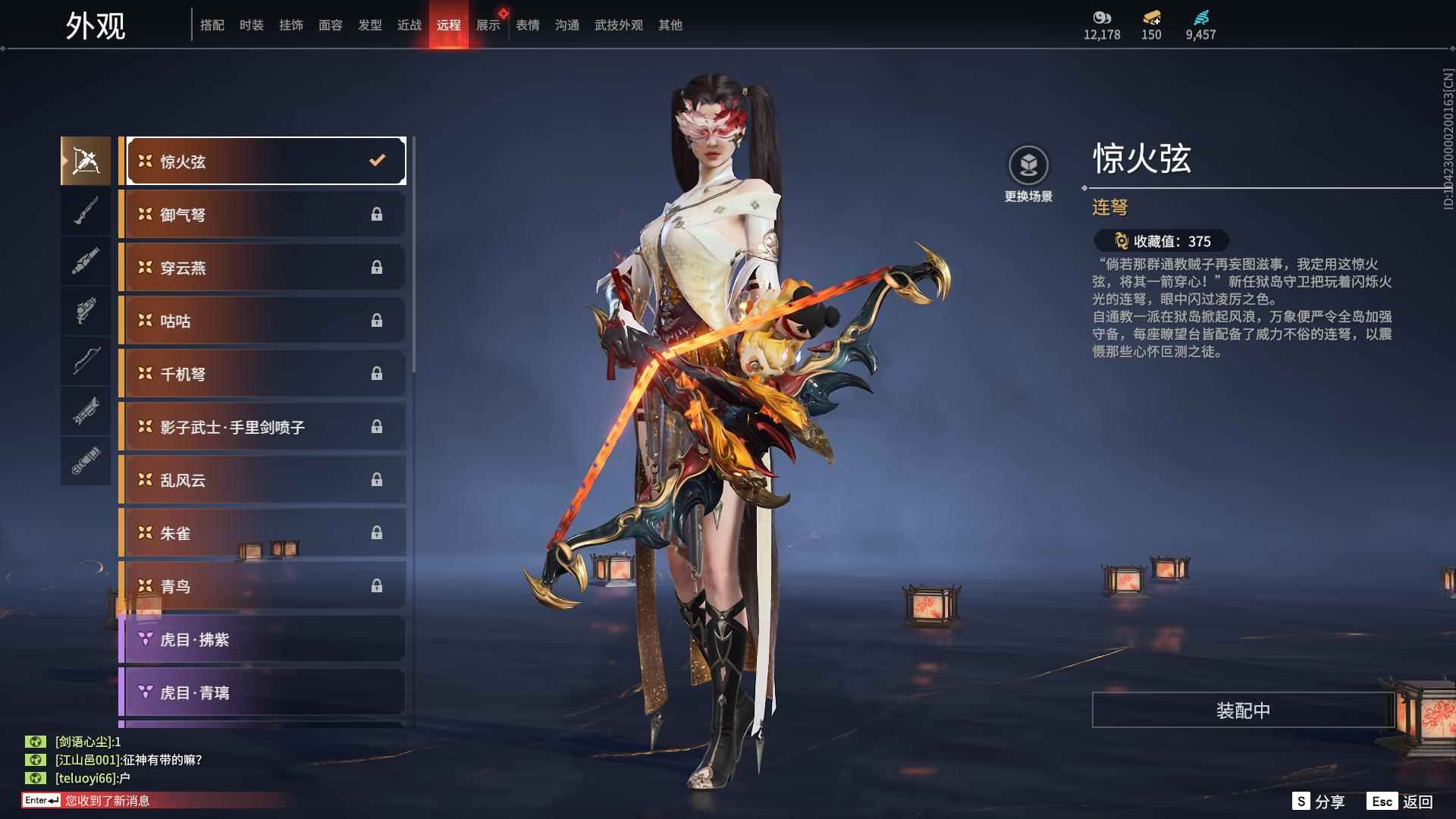Select the locked 御气弩 crossbow skin
Screen dimensions: 1456x819
[262, 214]
